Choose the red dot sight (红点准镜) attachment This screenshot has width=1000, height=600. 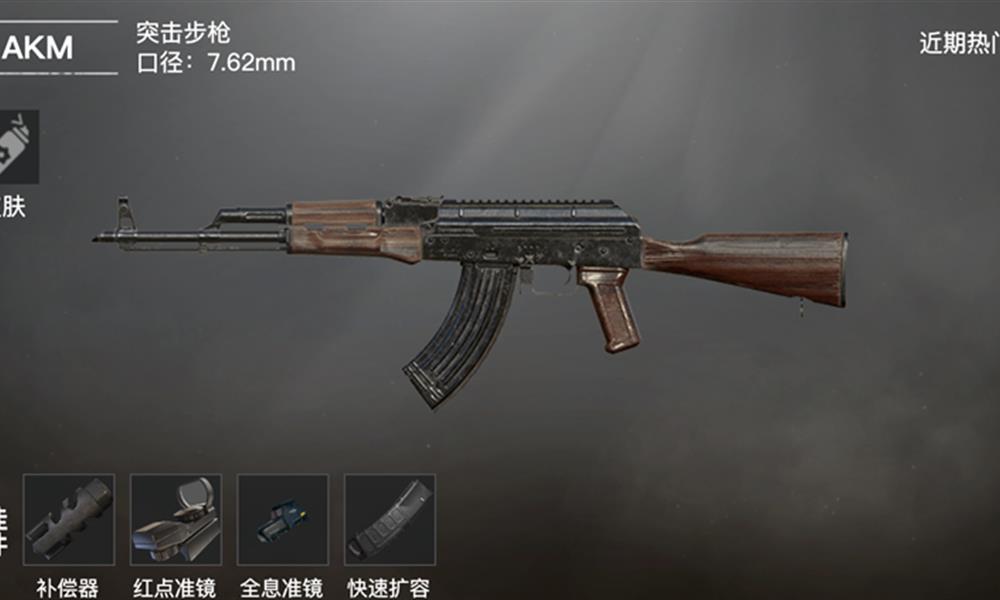coord(176,519)
